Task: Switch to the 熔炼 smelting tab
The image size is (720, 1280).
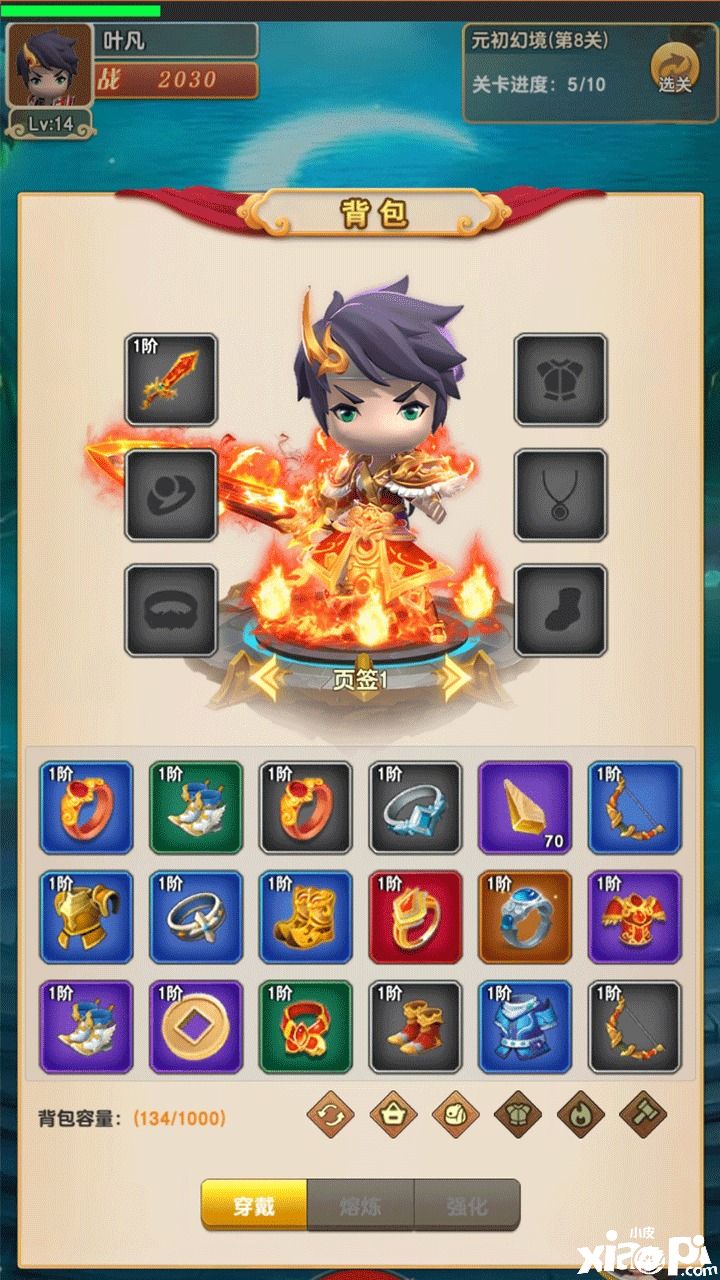Action: pyautogui.click(x=360, y=1205)
